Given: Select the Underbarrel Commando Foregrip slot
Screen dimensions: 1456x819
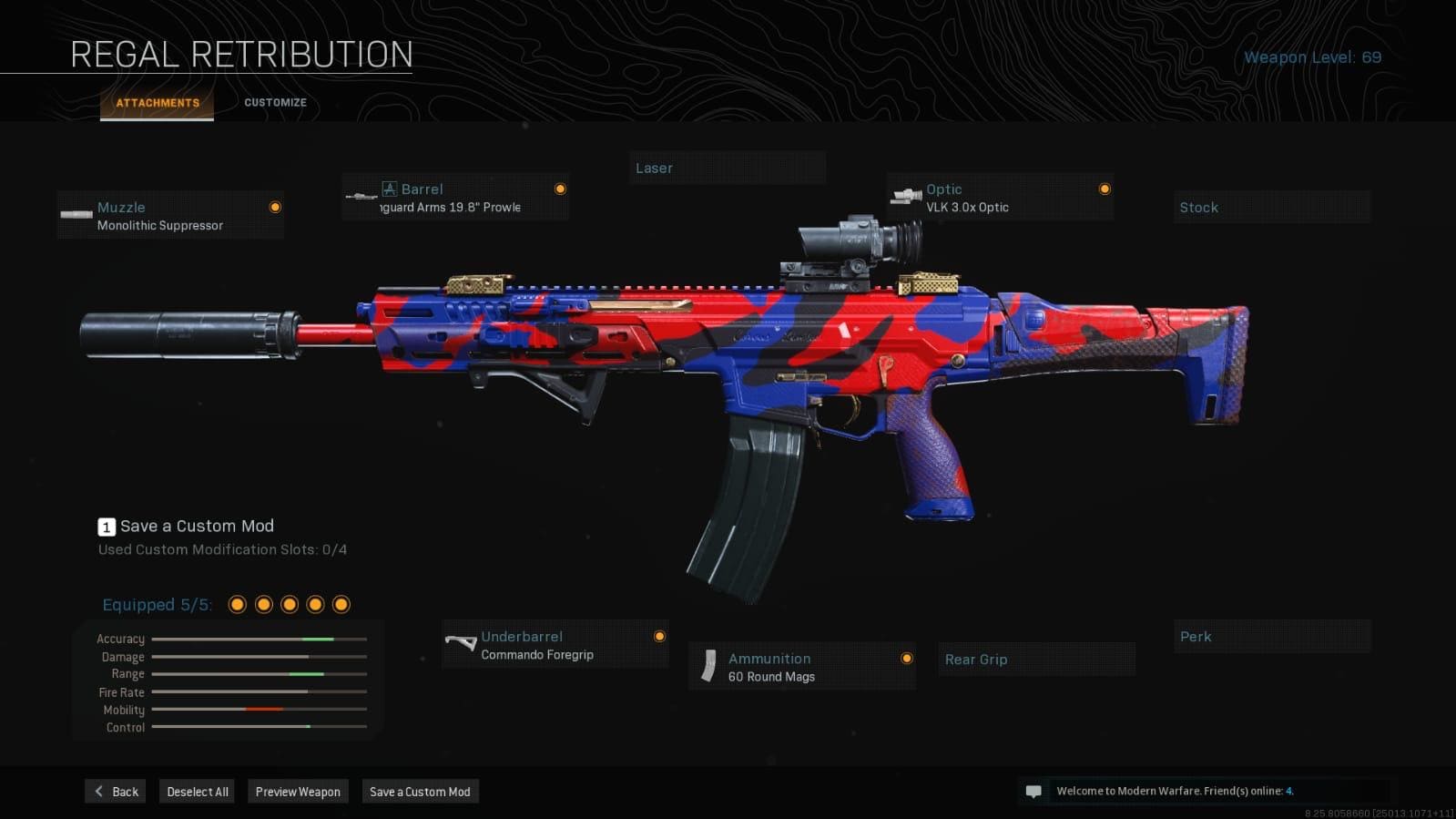Looking at the screenshot, I should coord(555,645).
